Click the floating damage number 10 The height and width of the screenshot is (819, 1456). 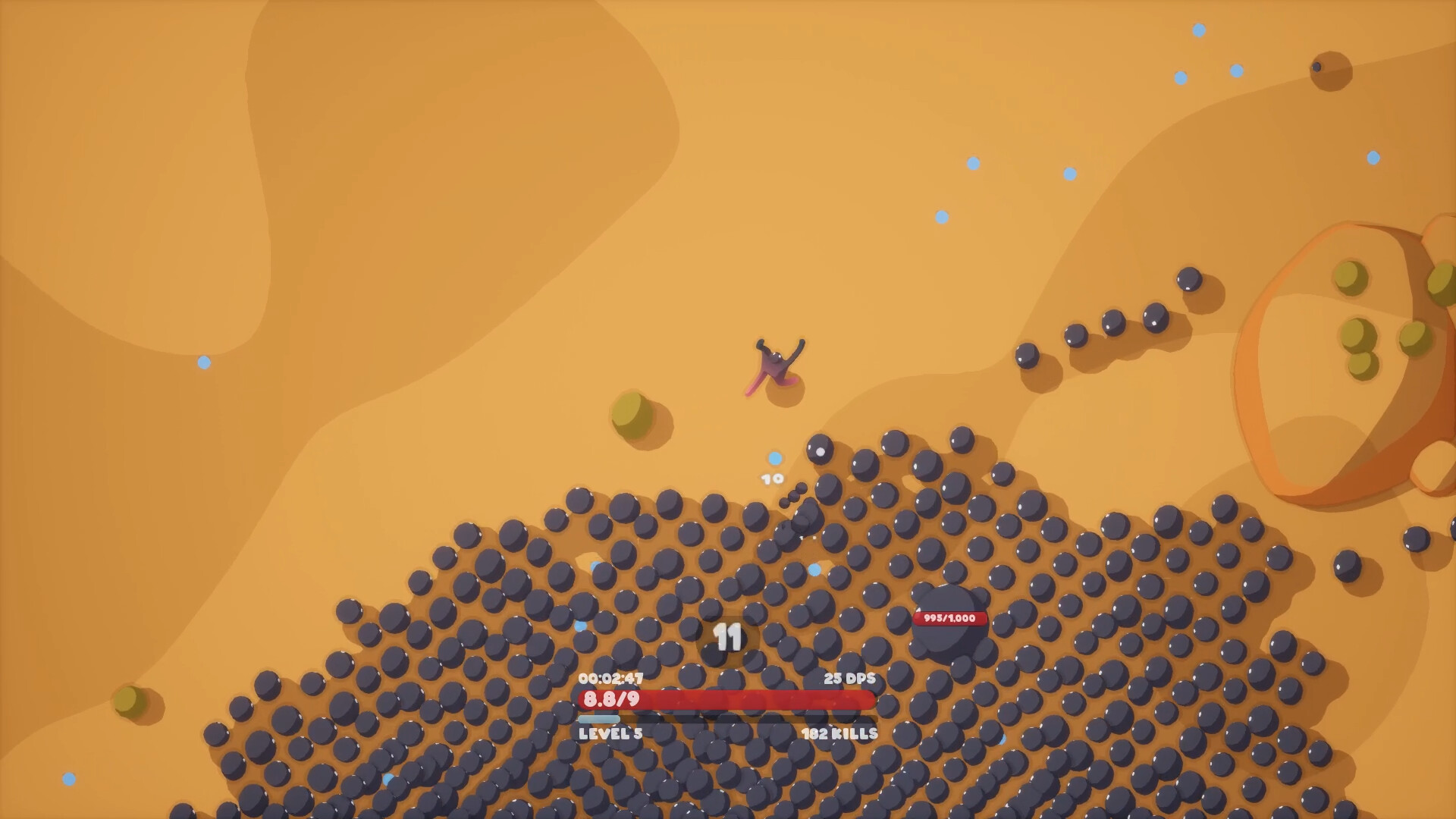click(x=770, y=480)
